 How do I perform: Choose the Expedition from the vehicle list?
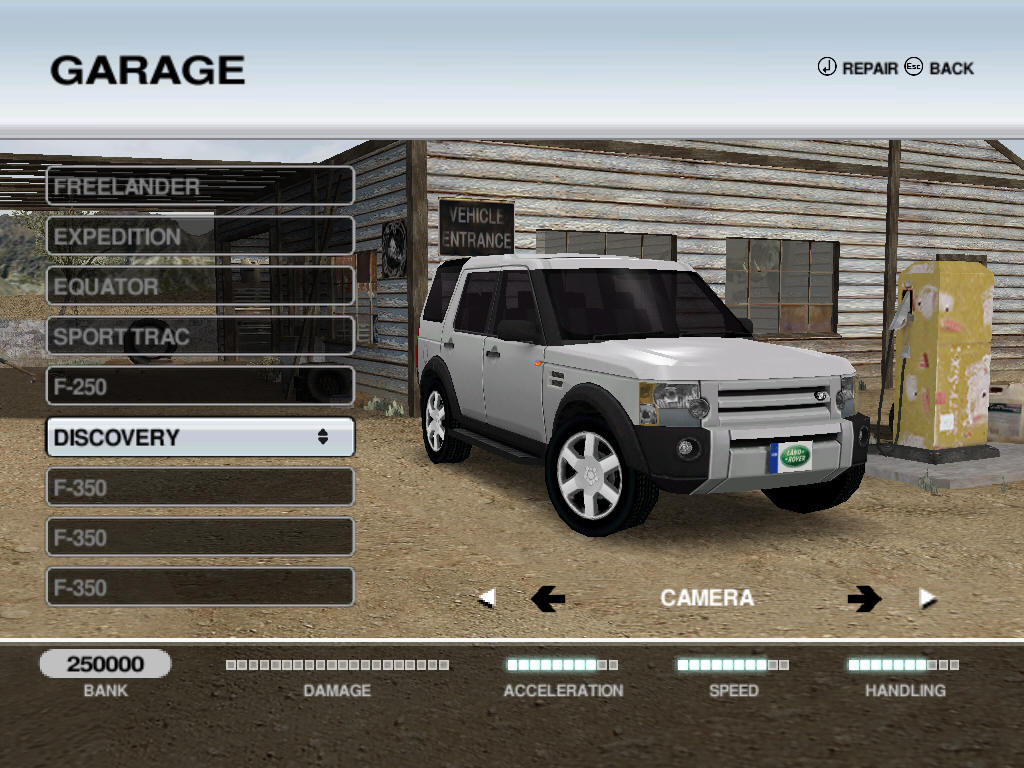tap(200, 236)
